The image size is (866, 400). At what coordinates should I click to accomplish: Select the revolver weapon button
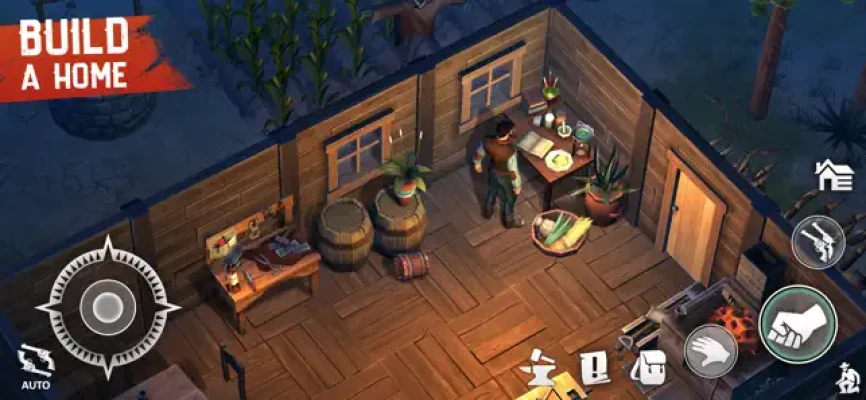(818, 241)
